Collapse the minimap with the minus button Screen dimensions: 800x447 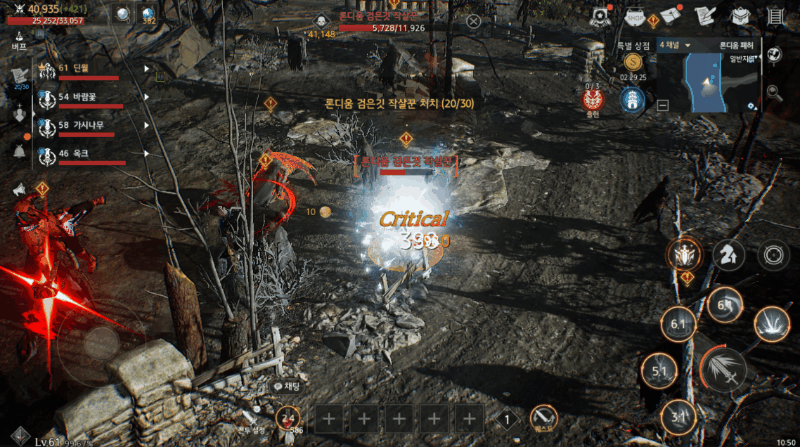pyautogui.click(x=663, y=104)
